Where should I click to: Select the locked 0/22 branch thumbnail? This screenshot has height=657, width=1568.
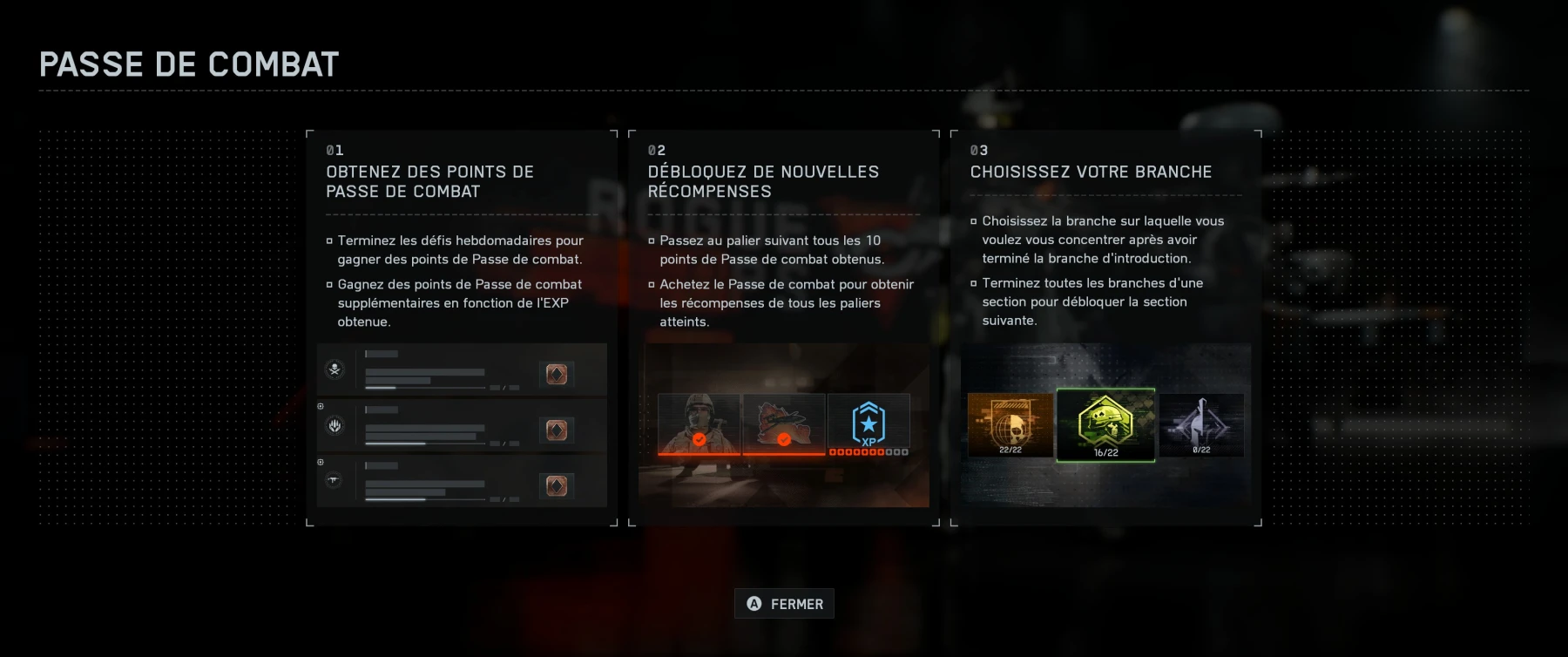click(x=1203, y=426)
